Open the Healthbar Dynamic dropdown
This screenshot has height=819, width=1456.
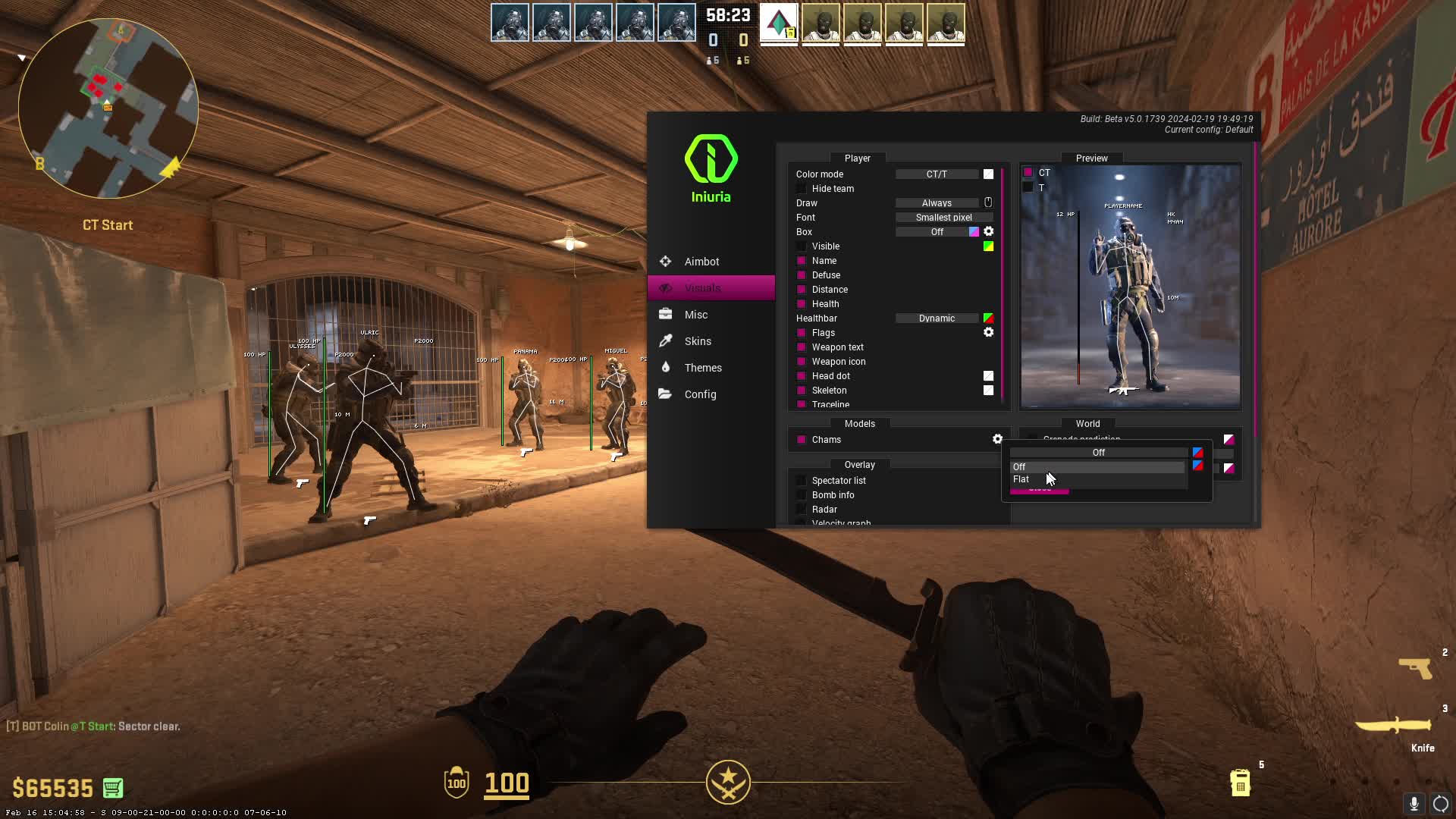click(x=937, y=318)
